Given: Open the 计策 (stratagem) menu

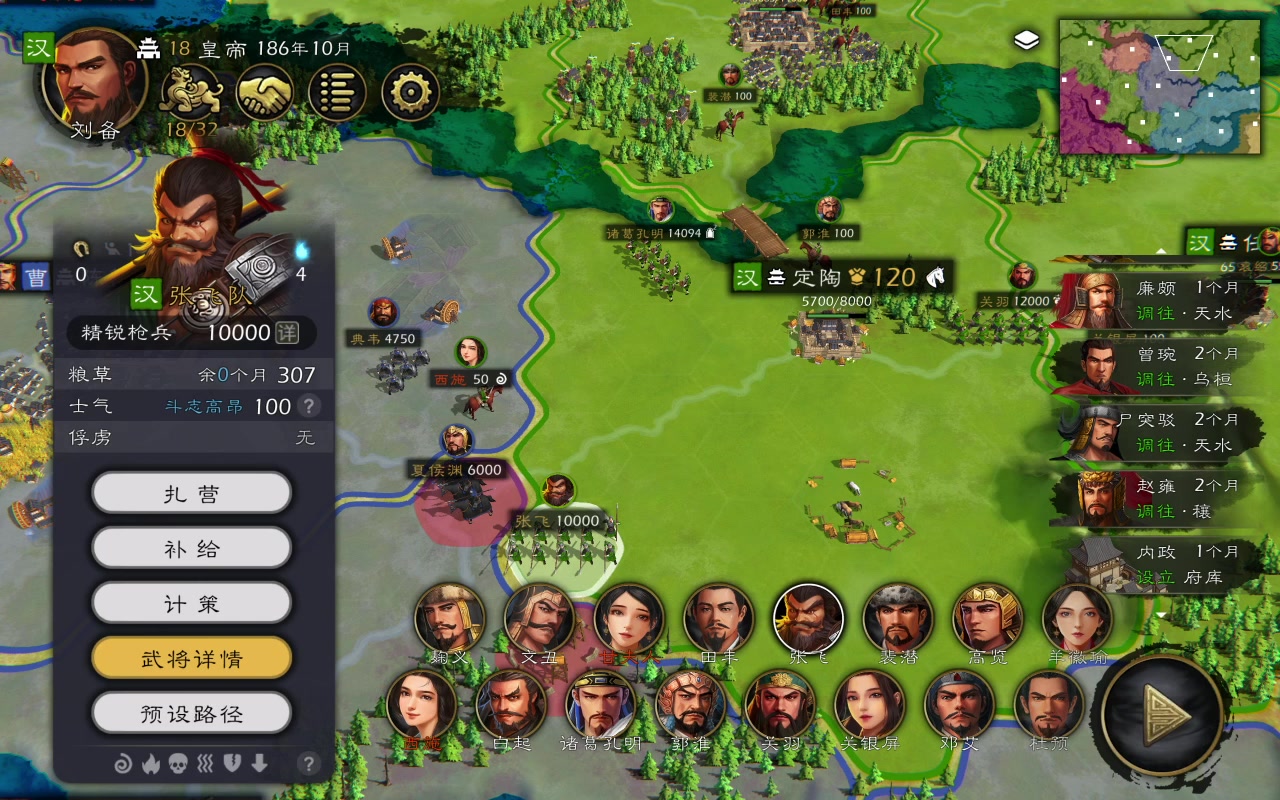Looking at the screenshot, I should click(191, 604).
